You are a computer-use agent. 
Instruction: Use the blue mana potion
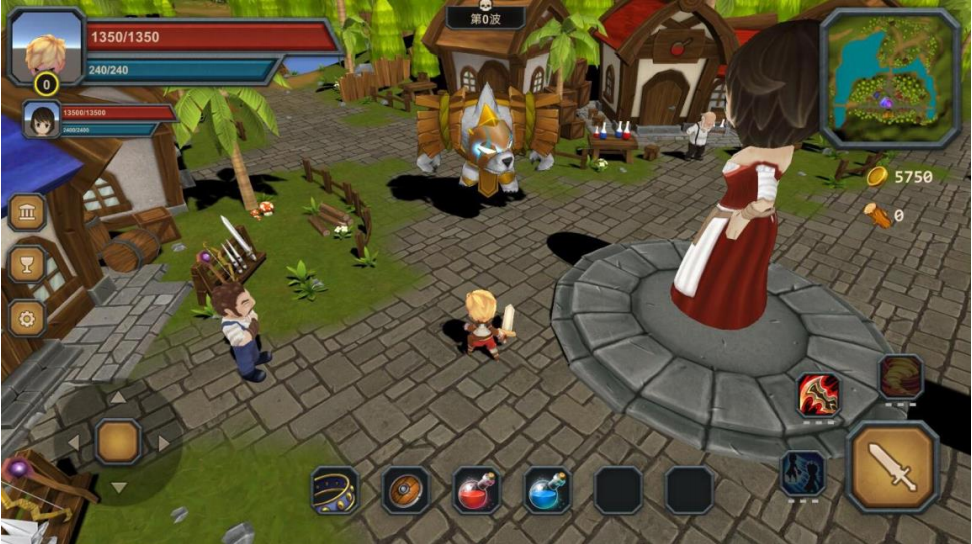(548, 490)
